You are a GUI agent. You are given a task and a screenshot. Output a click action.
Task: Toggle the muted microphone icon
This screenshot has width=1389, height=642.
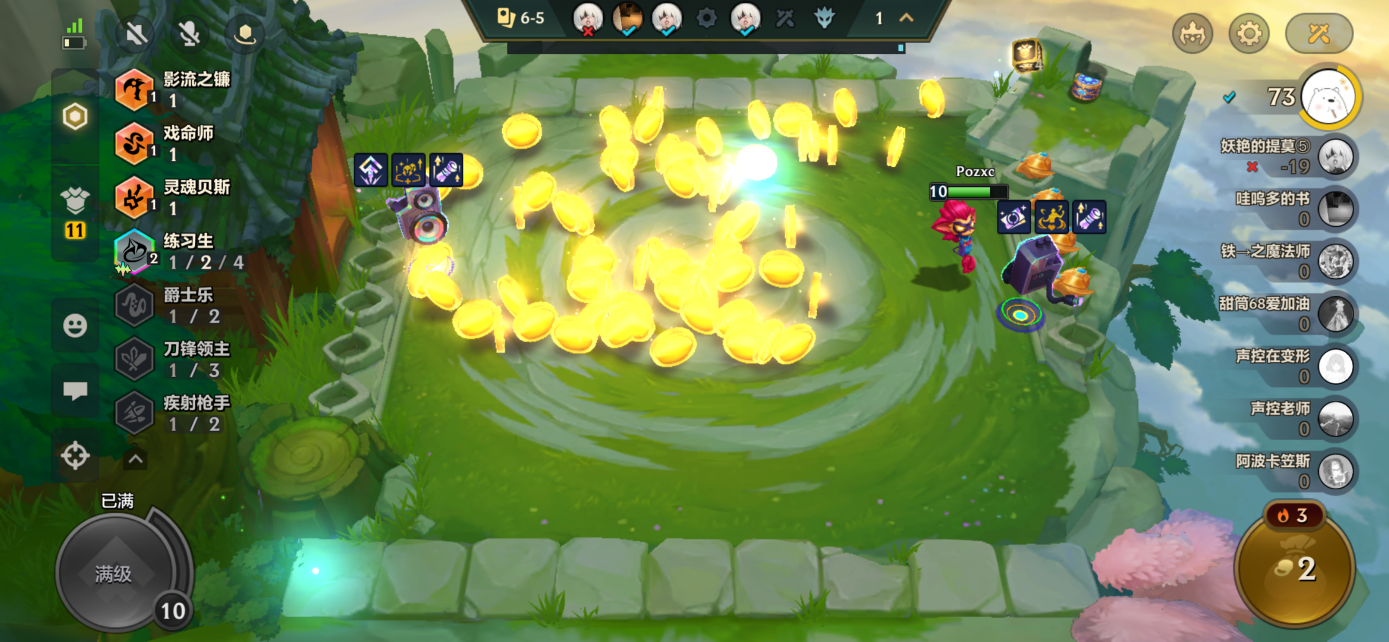189,35
